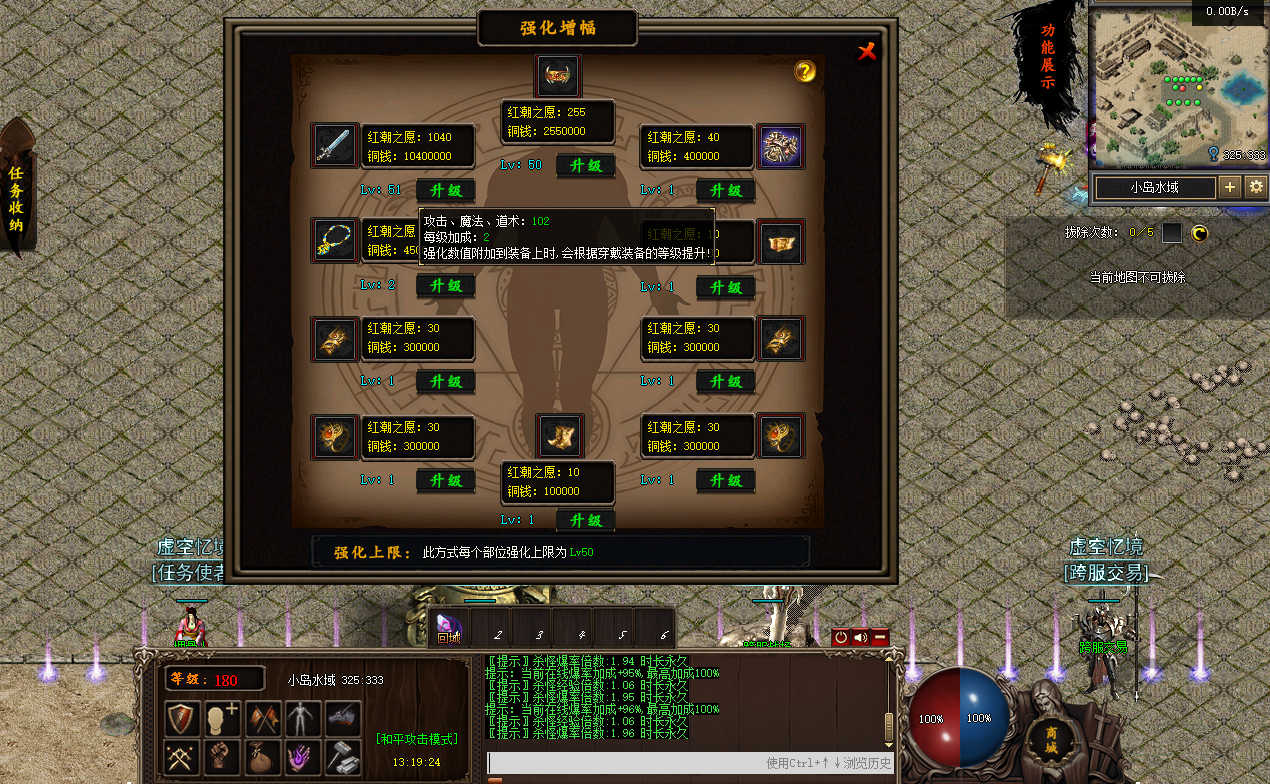The image size is (1270, 784).
Task: Click 升级 under the helmet slot
Action: [x=585, y=165]
